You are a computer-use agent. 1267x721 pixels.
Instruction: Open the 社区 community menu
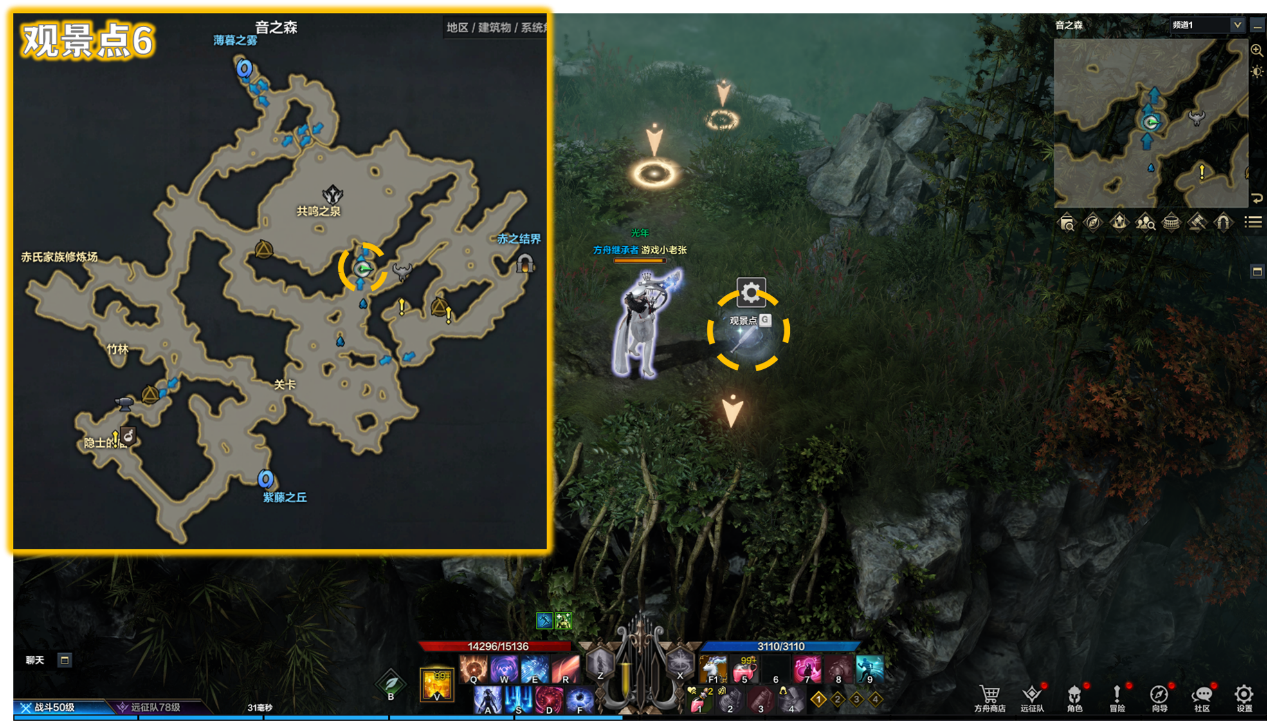click(1201, 695)
